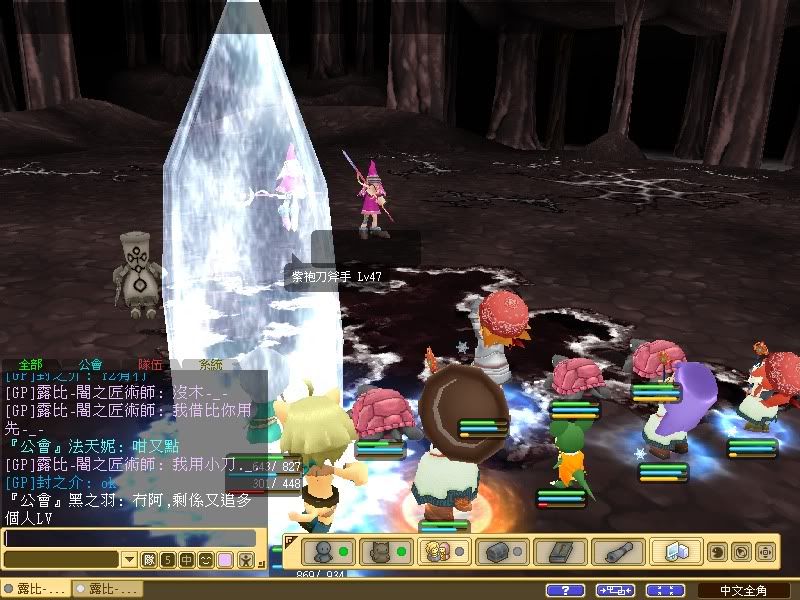Click the stick figure action button
Viewport: 800px width, 600px height.
[246, 559]
